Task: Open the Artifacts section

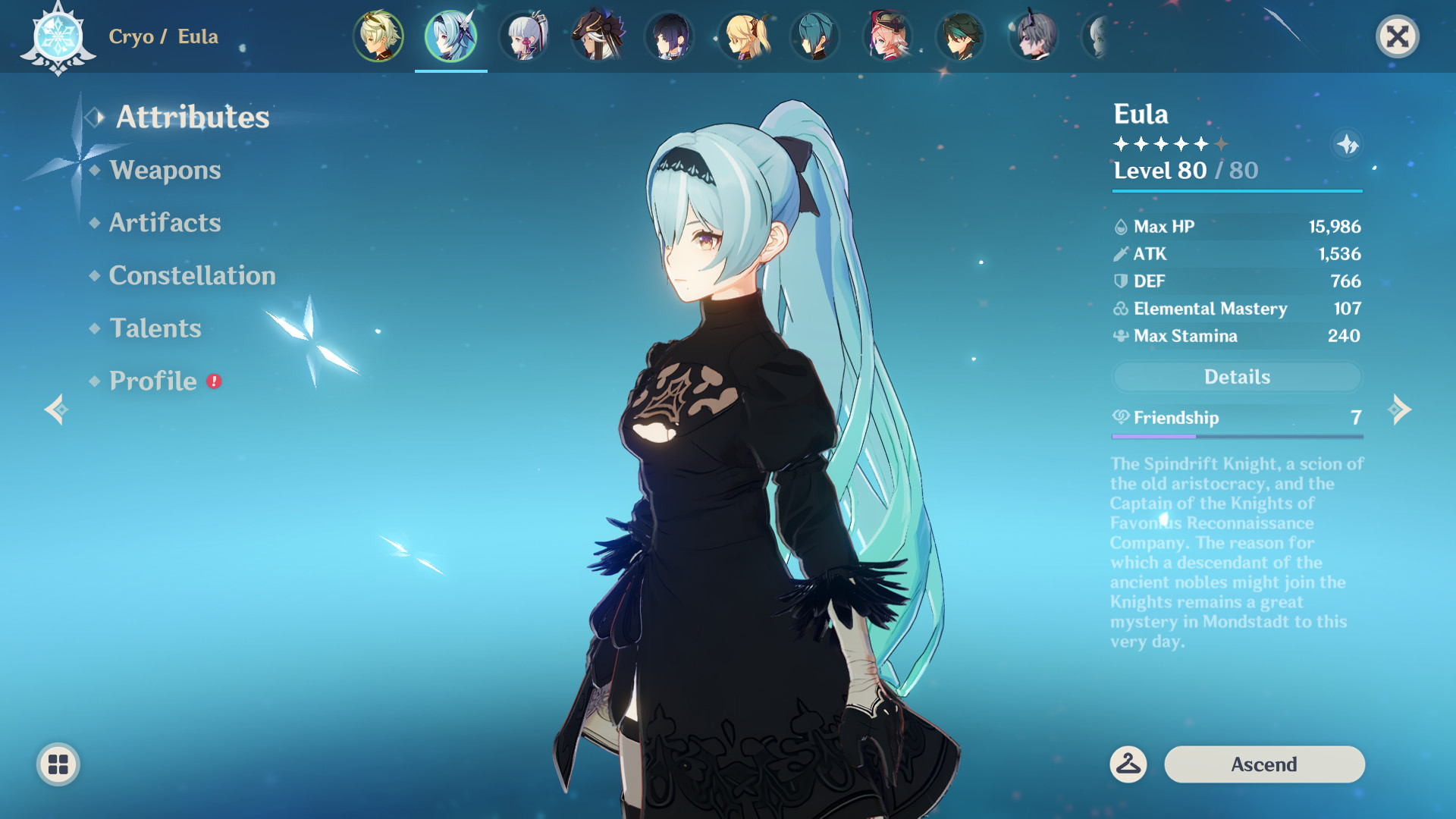Action: [x=164, y=223]
